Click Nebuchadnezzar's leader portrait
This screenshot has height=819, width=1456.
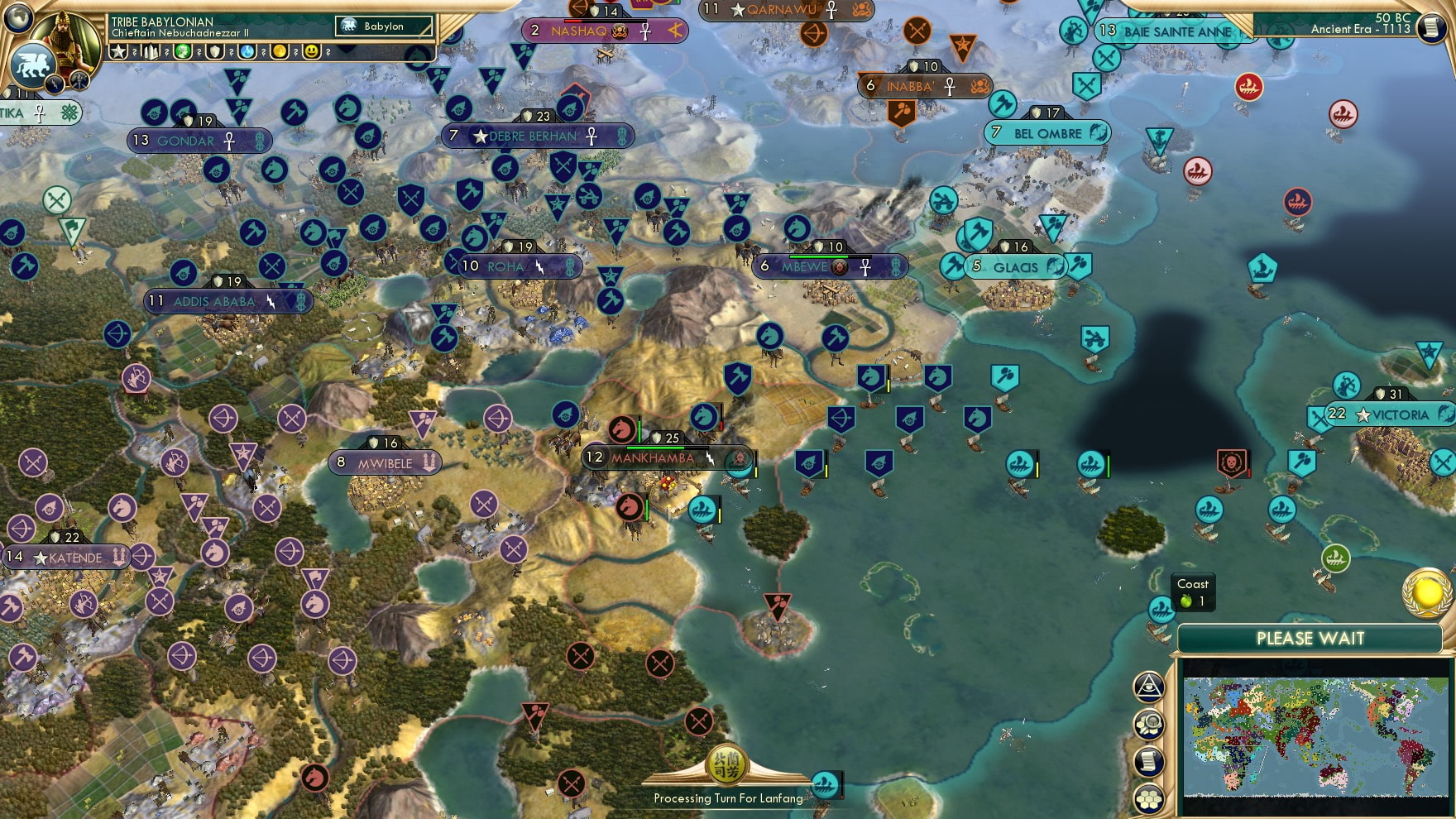pos(65,38)
